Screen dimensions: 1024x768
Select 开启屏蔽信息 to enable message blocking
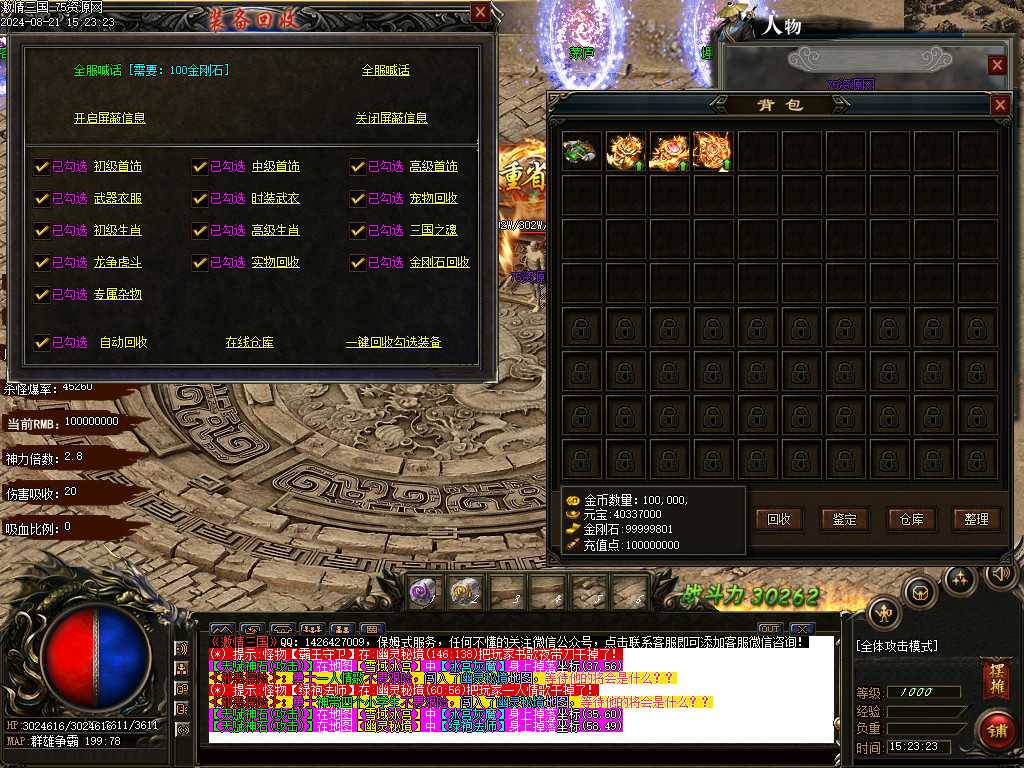[x=109, y=118]
